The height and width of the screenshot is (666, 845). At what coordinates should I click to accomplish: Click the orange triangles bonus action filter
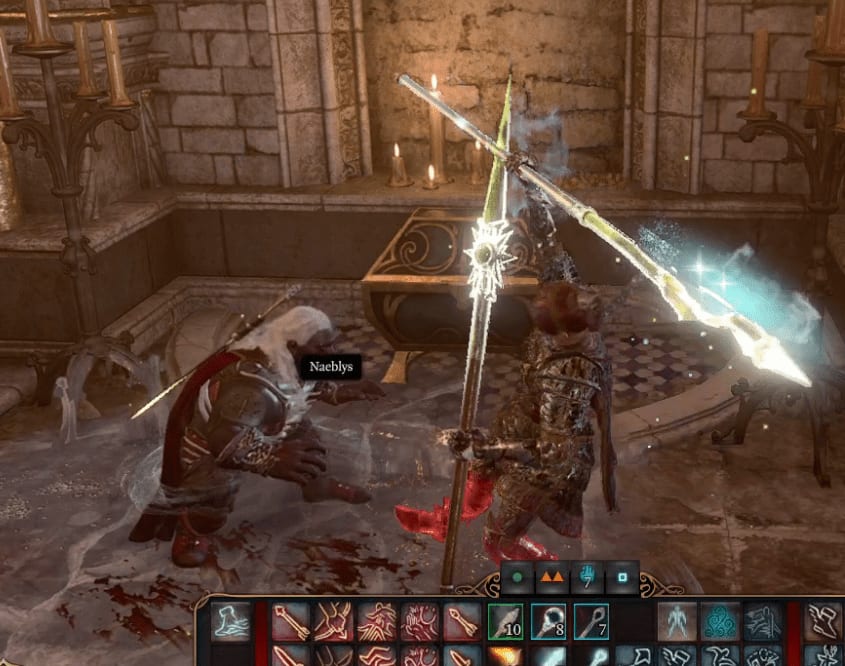(x=552, y=577)
